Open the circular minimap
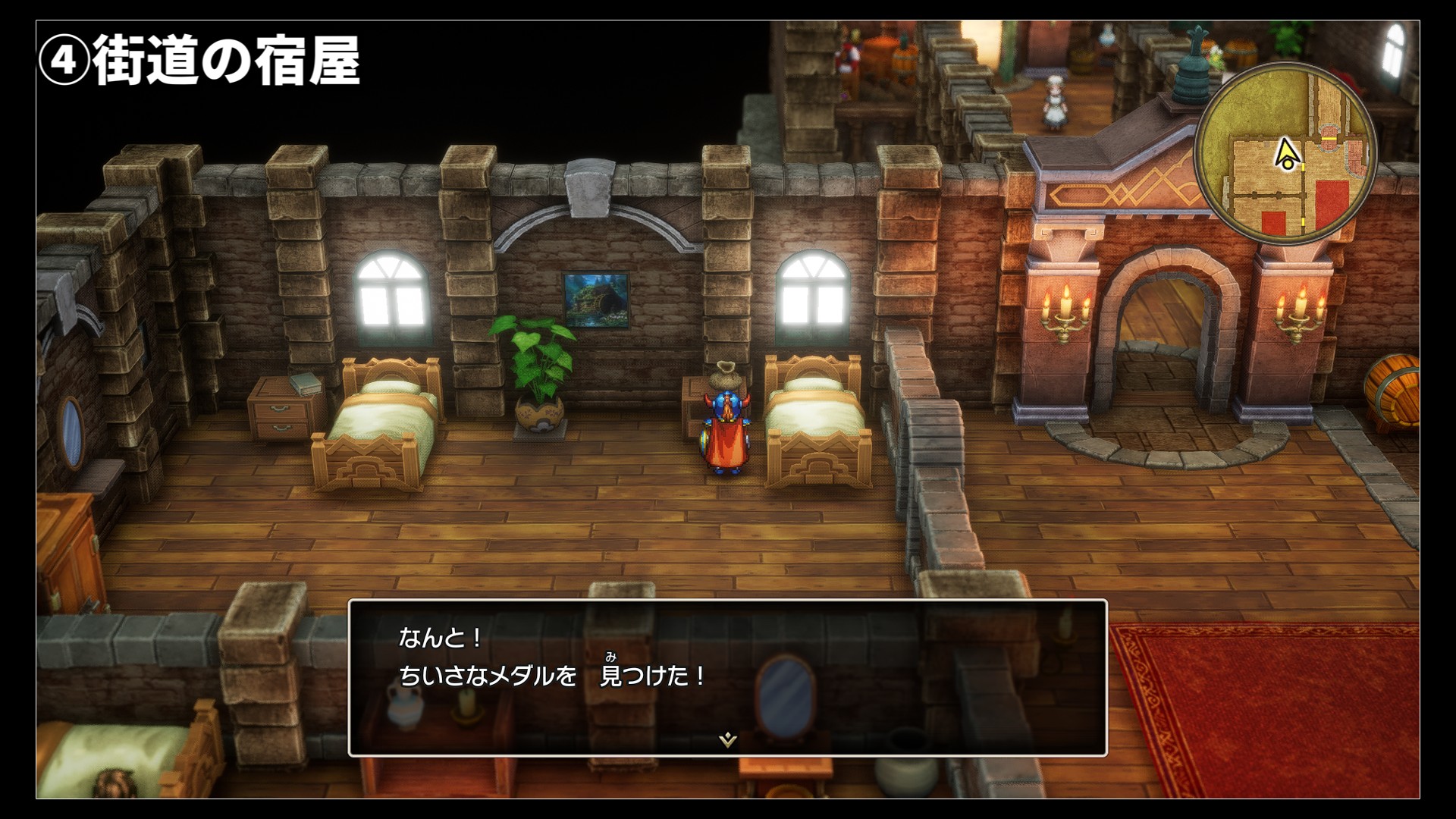 pyautogui.click(x=1286, y=154)
